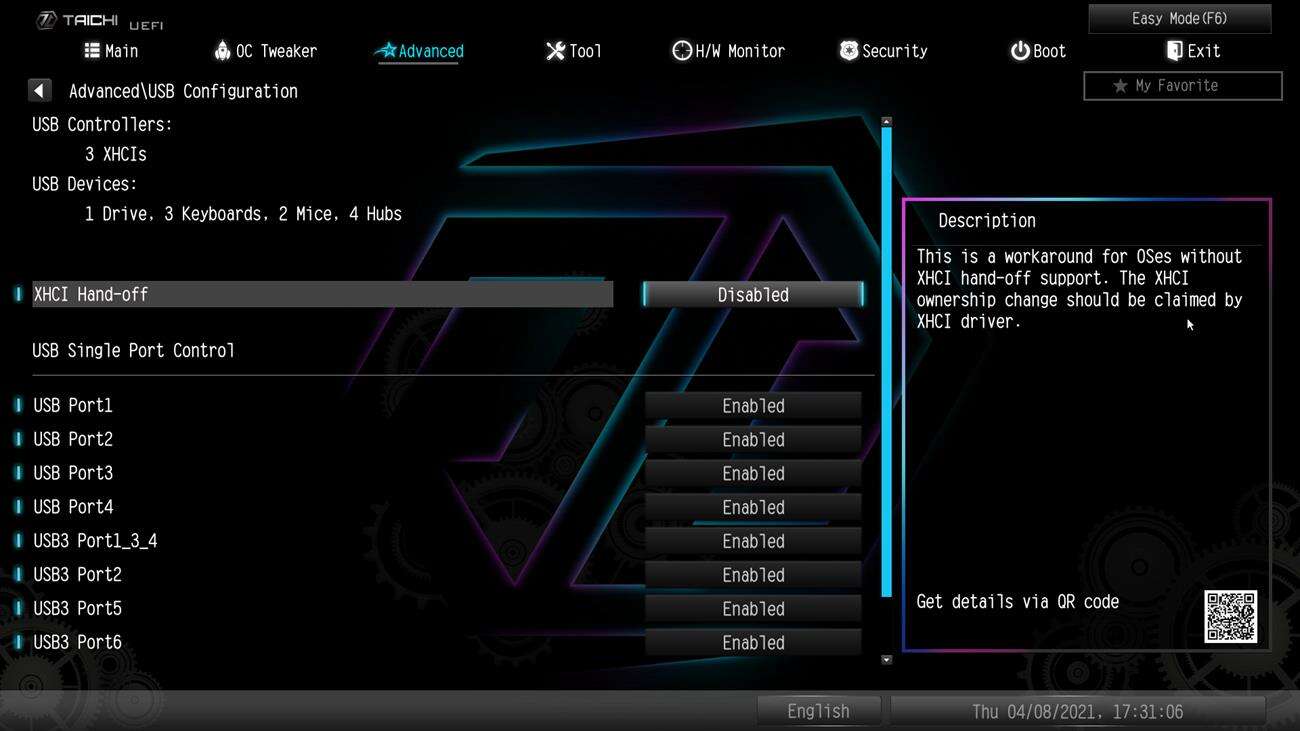Open the English language selector
Viewport: 1300px width, 731px height.
tap(818, 710)
